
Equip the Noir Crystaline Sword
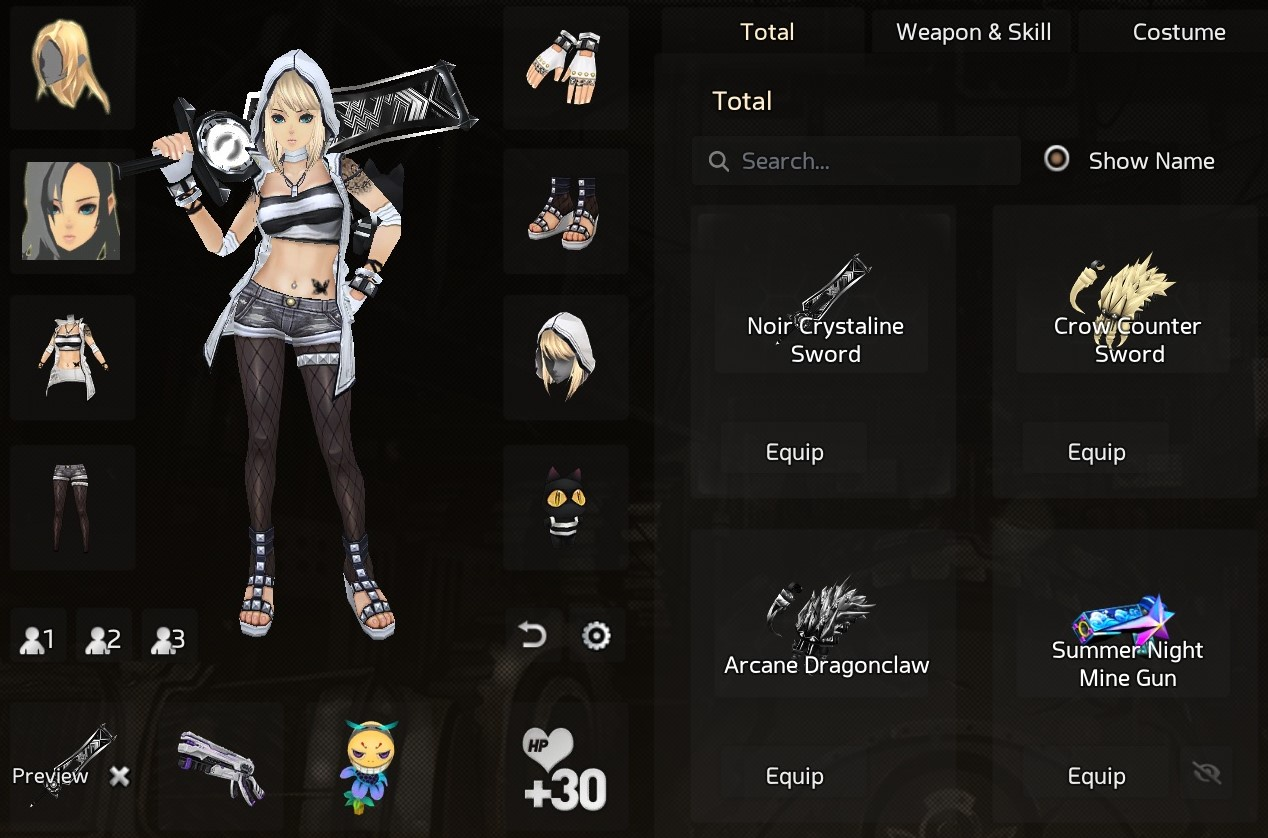tap(794, 452)
